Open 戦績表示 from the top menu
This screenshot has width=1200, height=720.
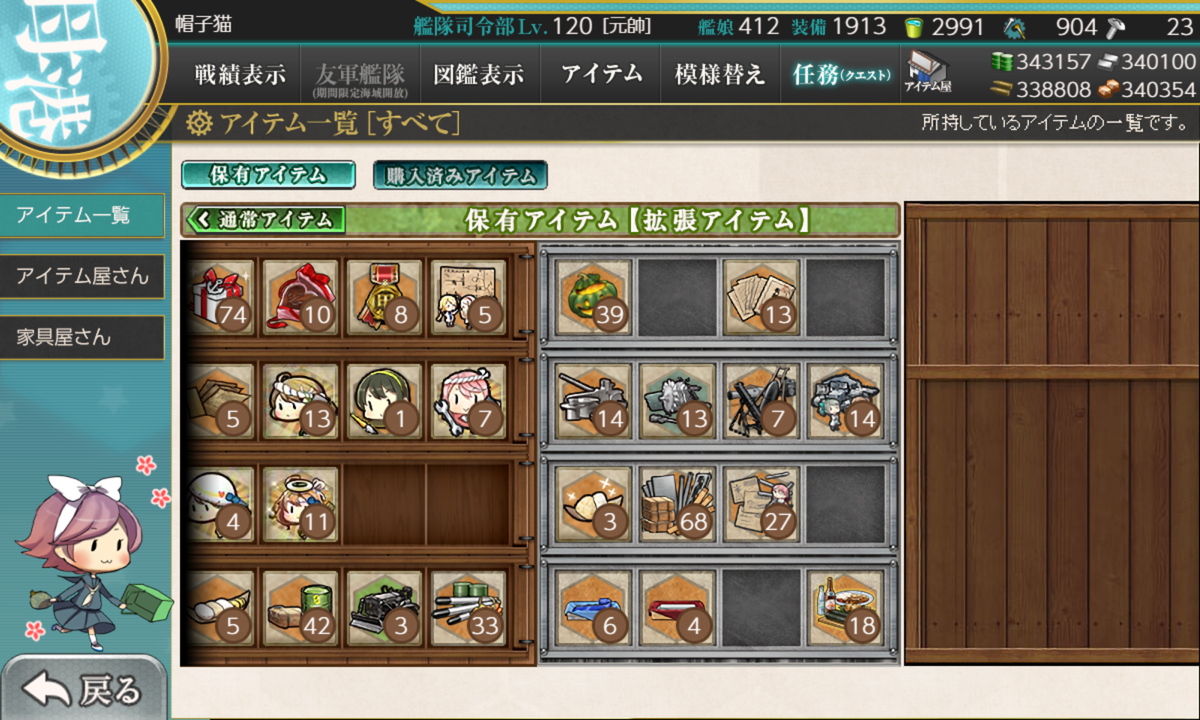(x=240, y=75)
